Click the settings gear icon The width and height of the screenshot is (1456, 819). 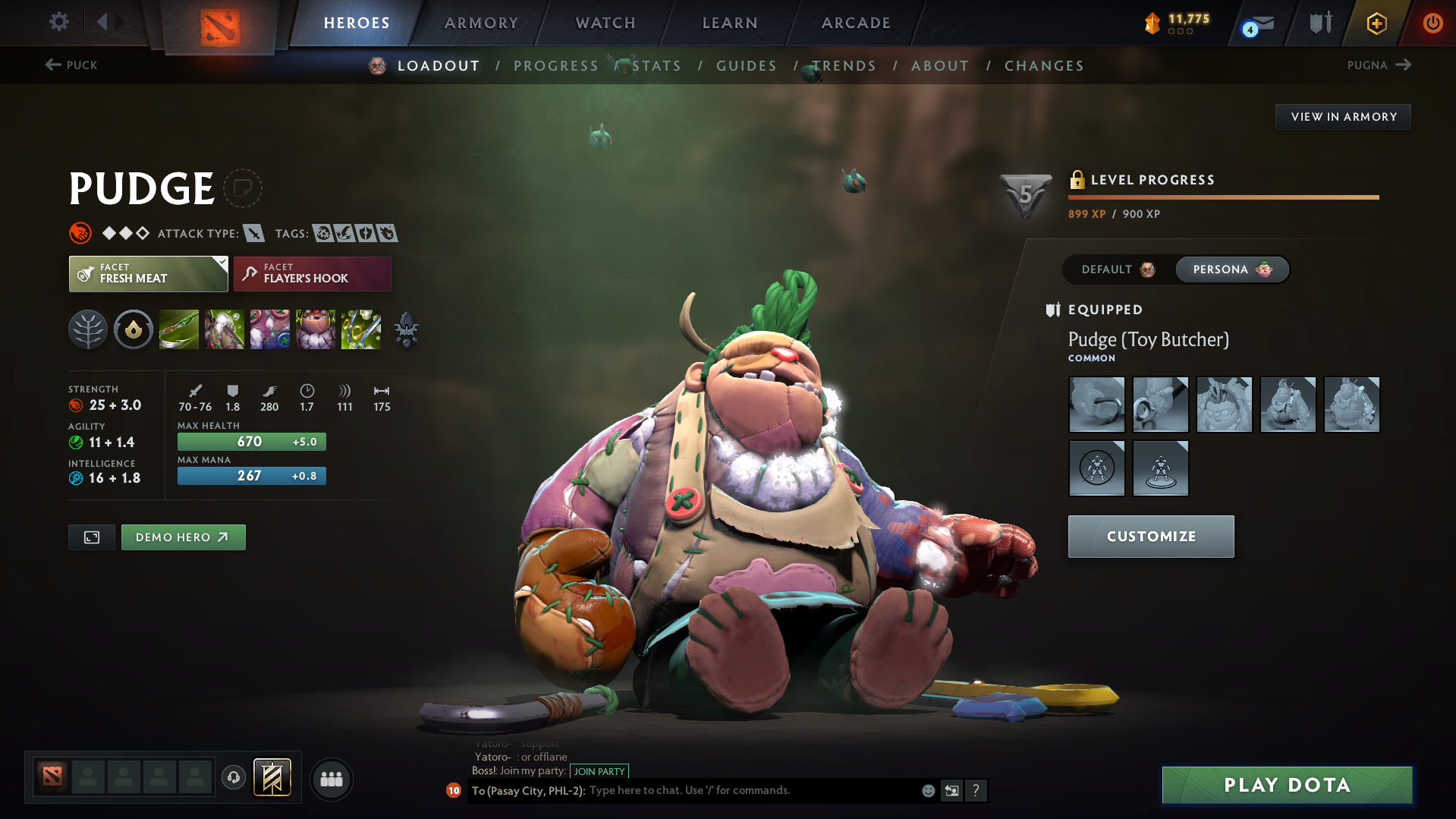[58, 22]
